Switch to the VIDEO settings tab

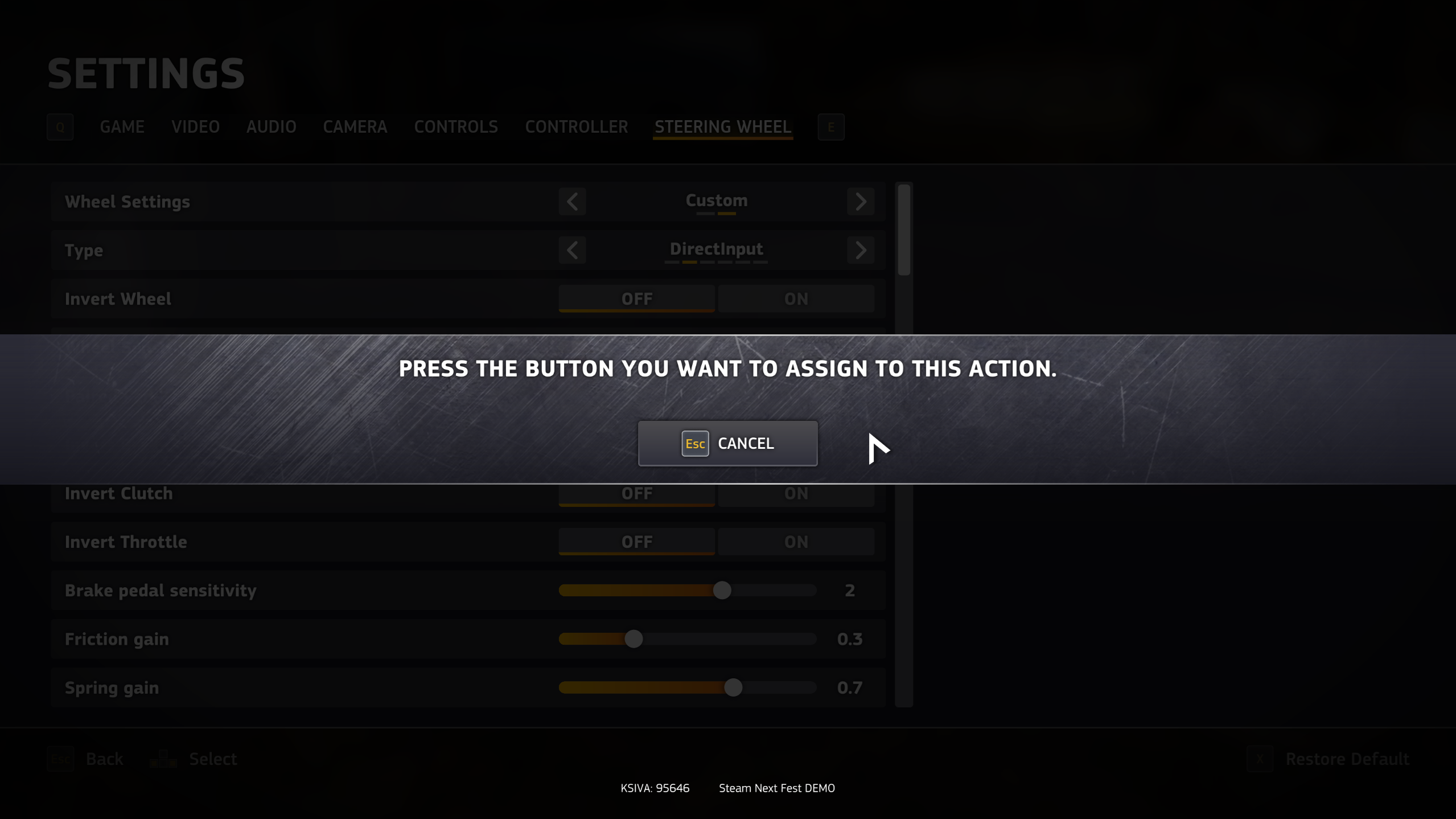195,126
